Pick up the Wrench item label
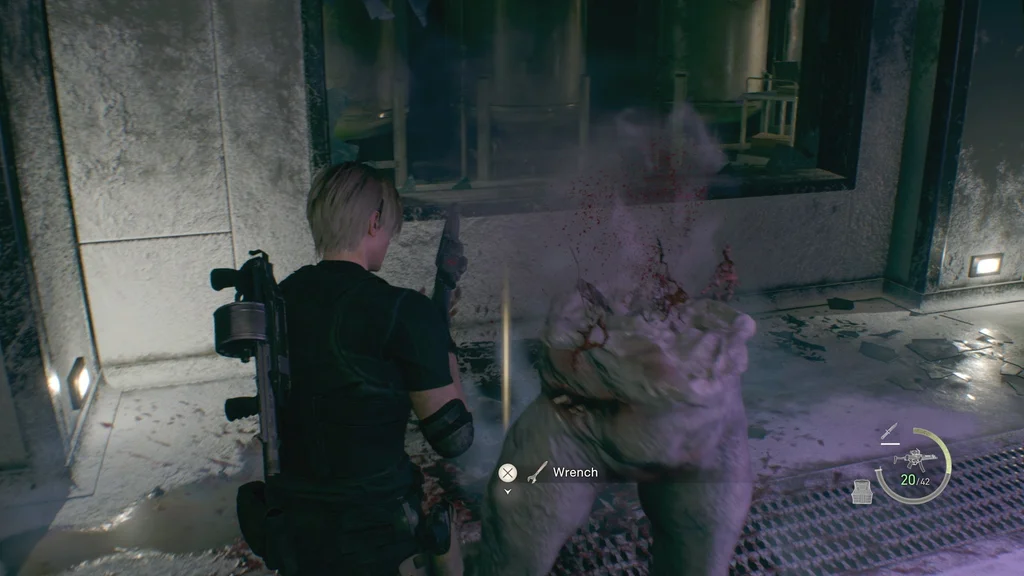This screenshot has height=576, width=1024. click(x=574, y=472)
